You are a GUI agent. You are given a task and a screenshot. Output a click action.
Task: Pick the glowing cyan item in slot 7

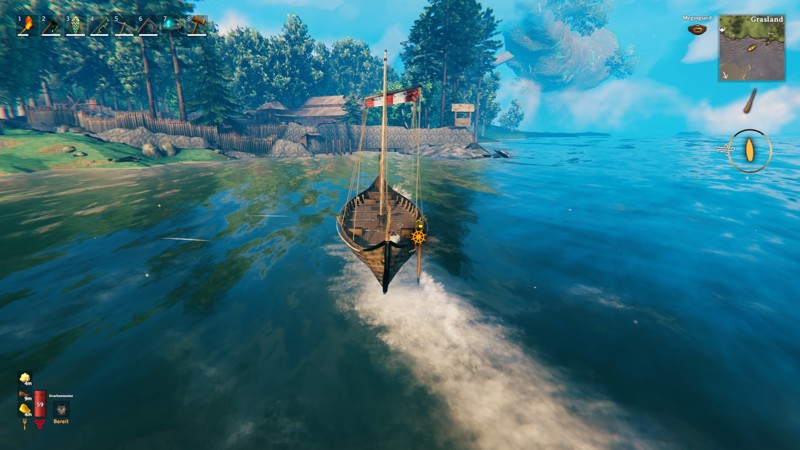171,24
